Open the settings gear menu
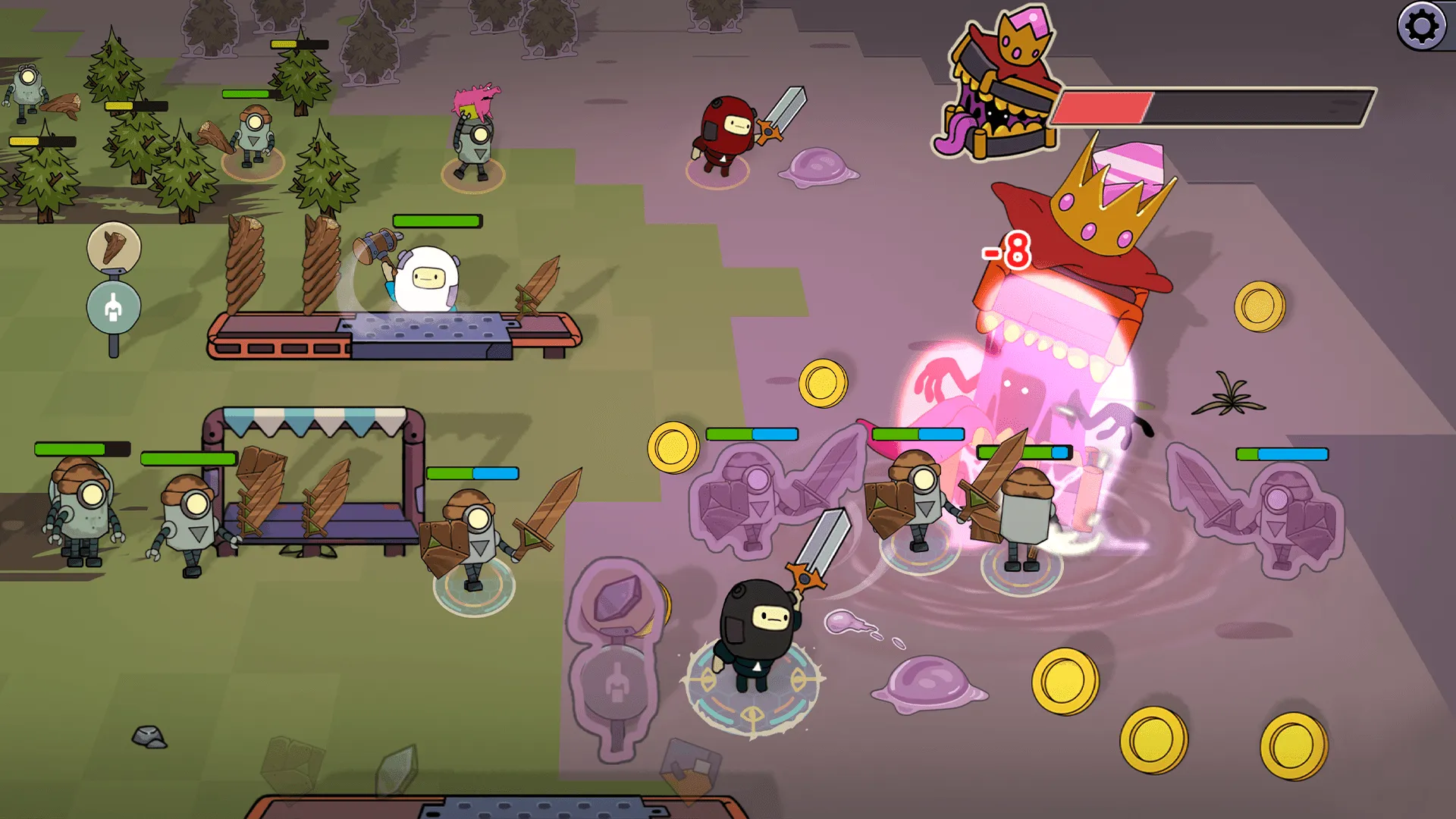The height and width of the screenshot is (819, 1456). point(1422,27)
